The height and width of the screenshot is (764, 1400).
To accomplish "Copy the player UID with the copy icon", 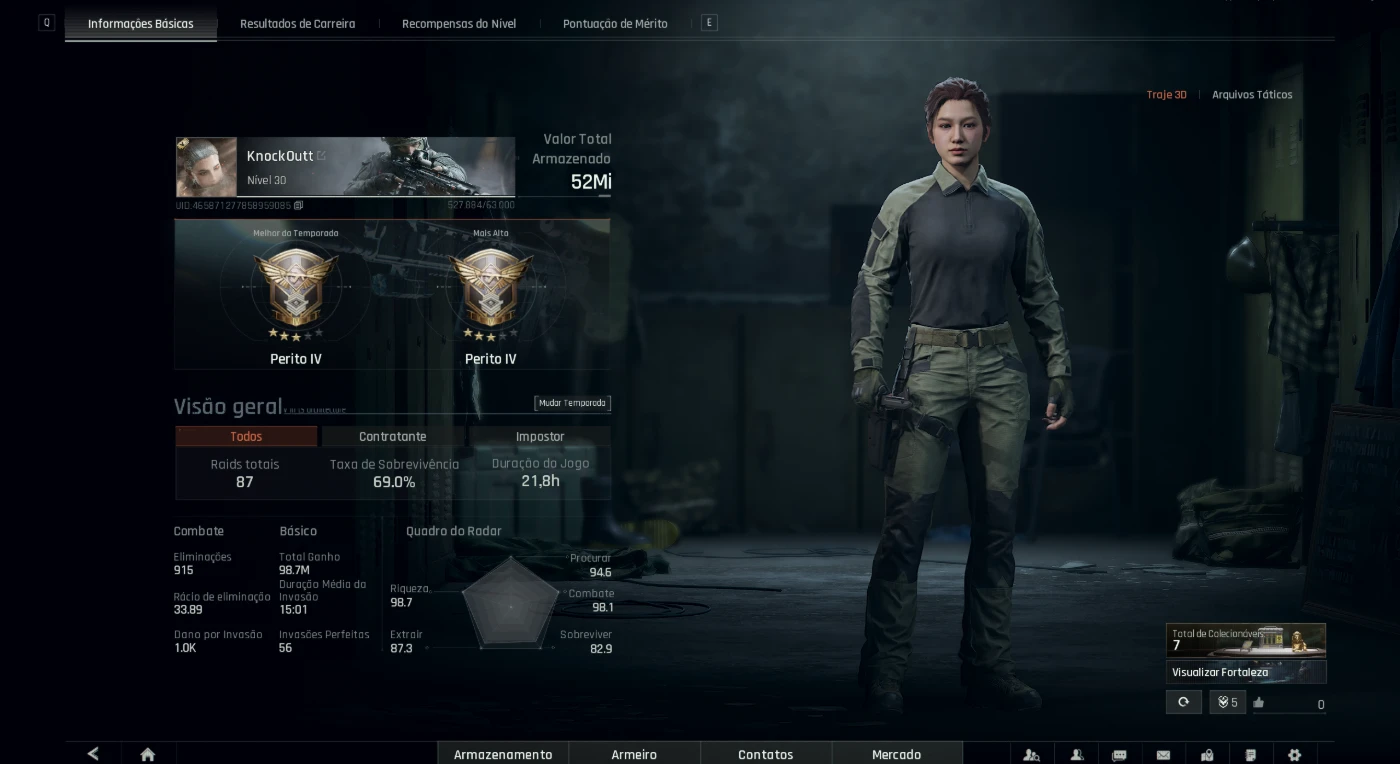I will click(x=299, y=205).
